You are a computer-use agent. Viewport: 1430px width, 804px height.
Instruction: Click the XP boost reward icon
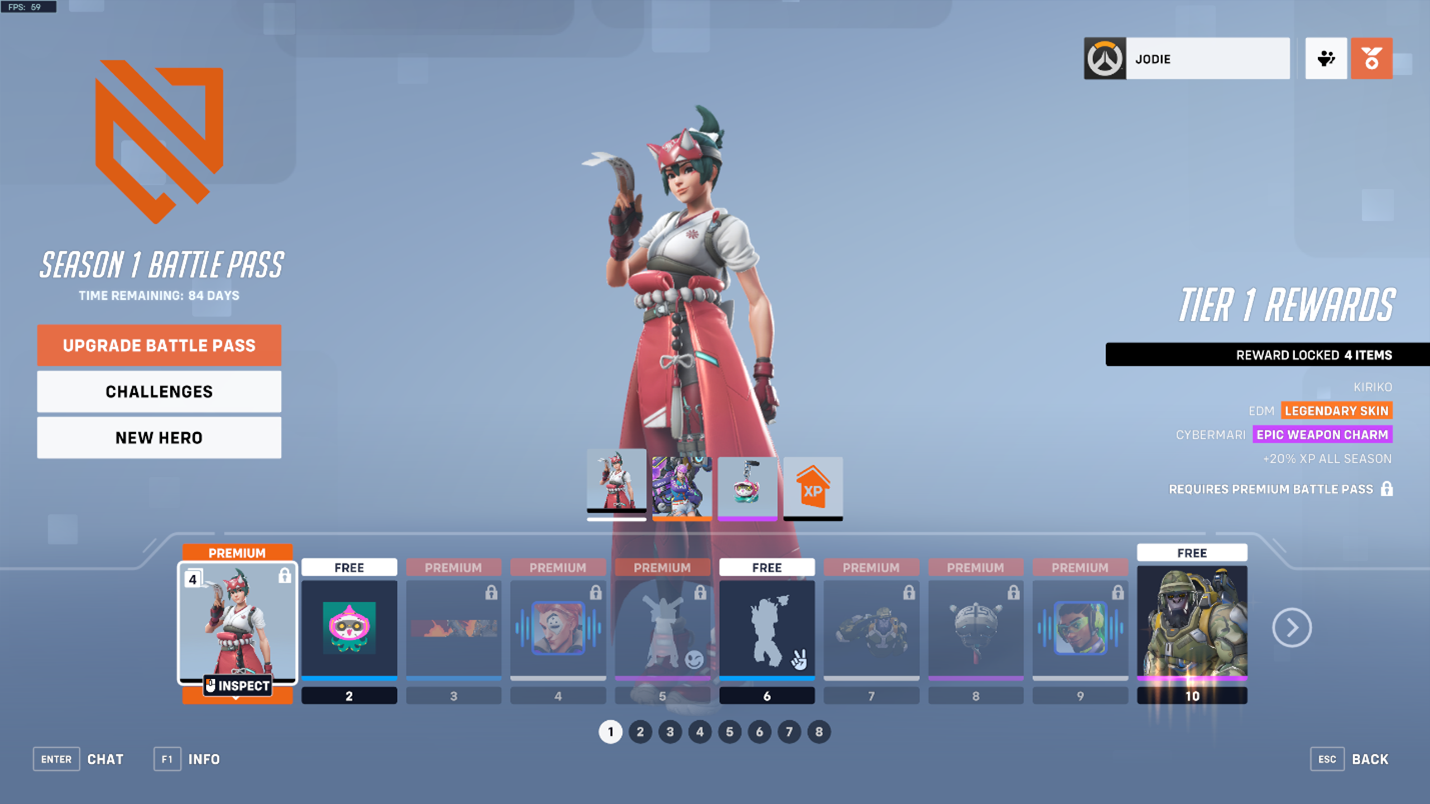[813, 488]
